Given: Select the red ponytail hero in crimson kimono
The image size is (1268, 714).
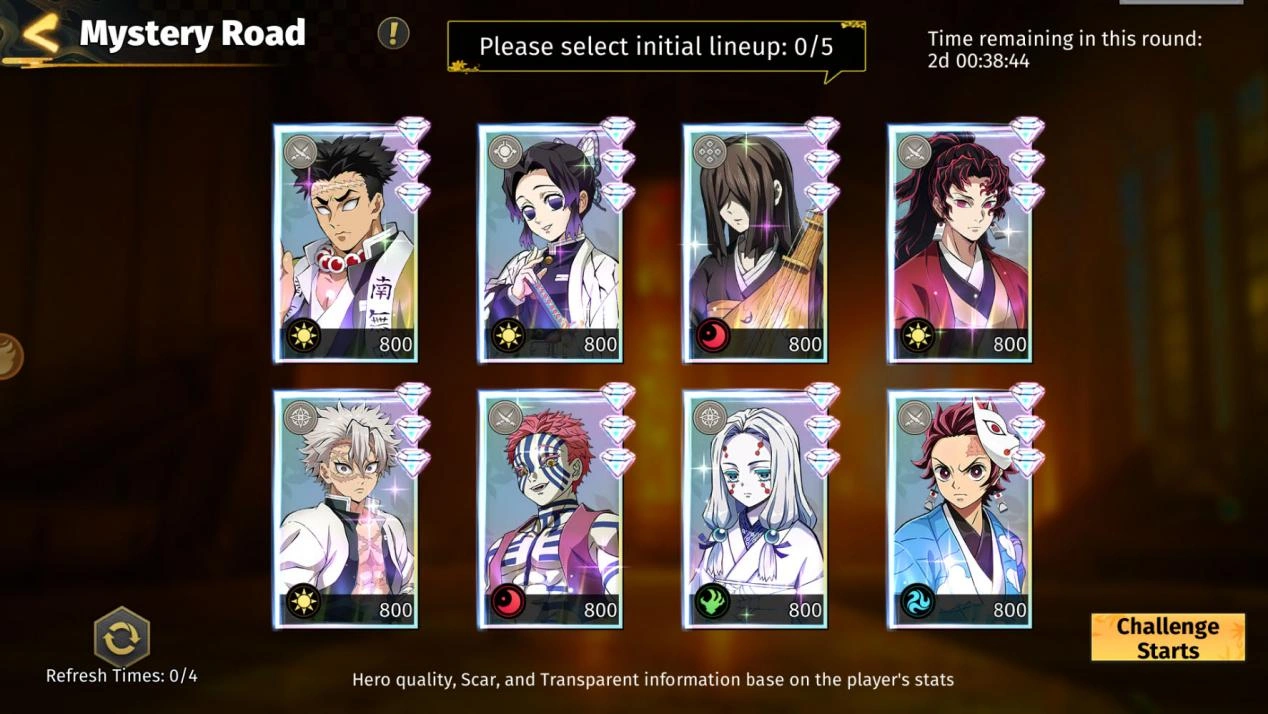Looking at the screenshot, I should pyautogui.click(x=959, y=244).
